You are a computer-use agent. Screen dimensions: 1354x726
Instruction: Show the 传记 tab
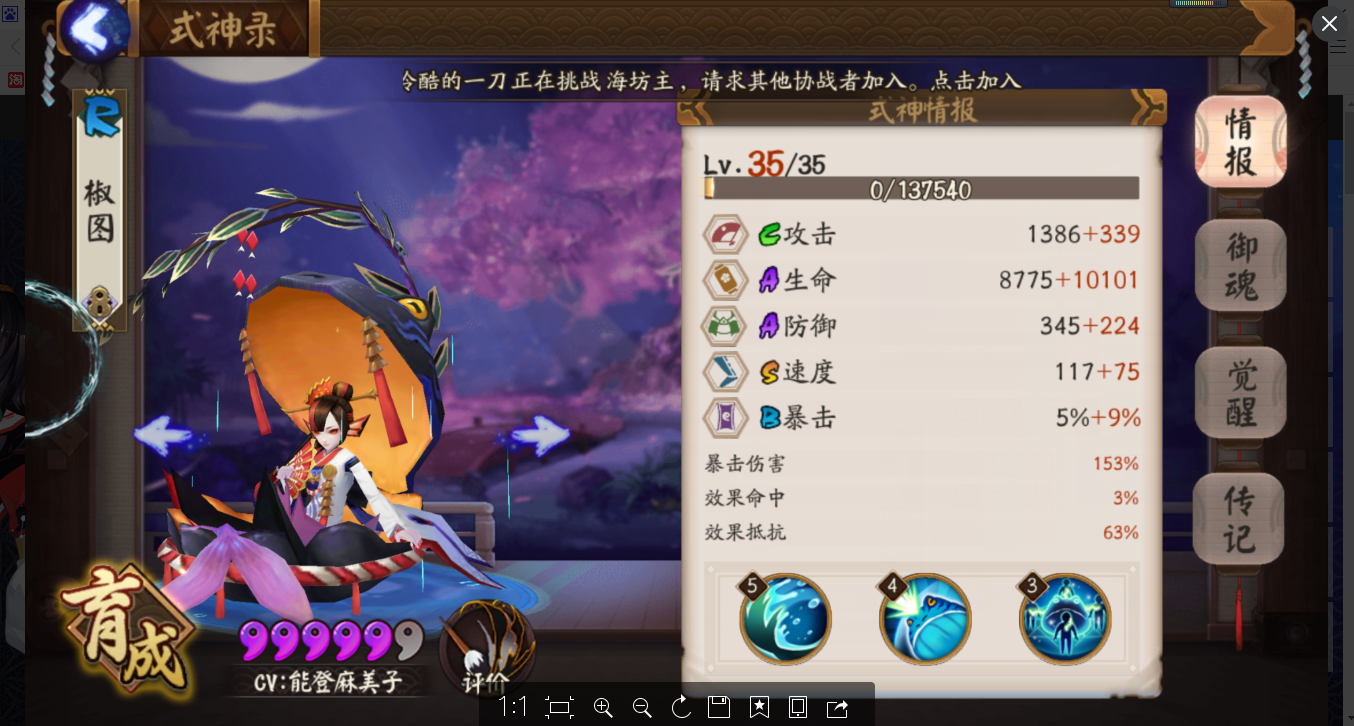(x=1240, y=518)
